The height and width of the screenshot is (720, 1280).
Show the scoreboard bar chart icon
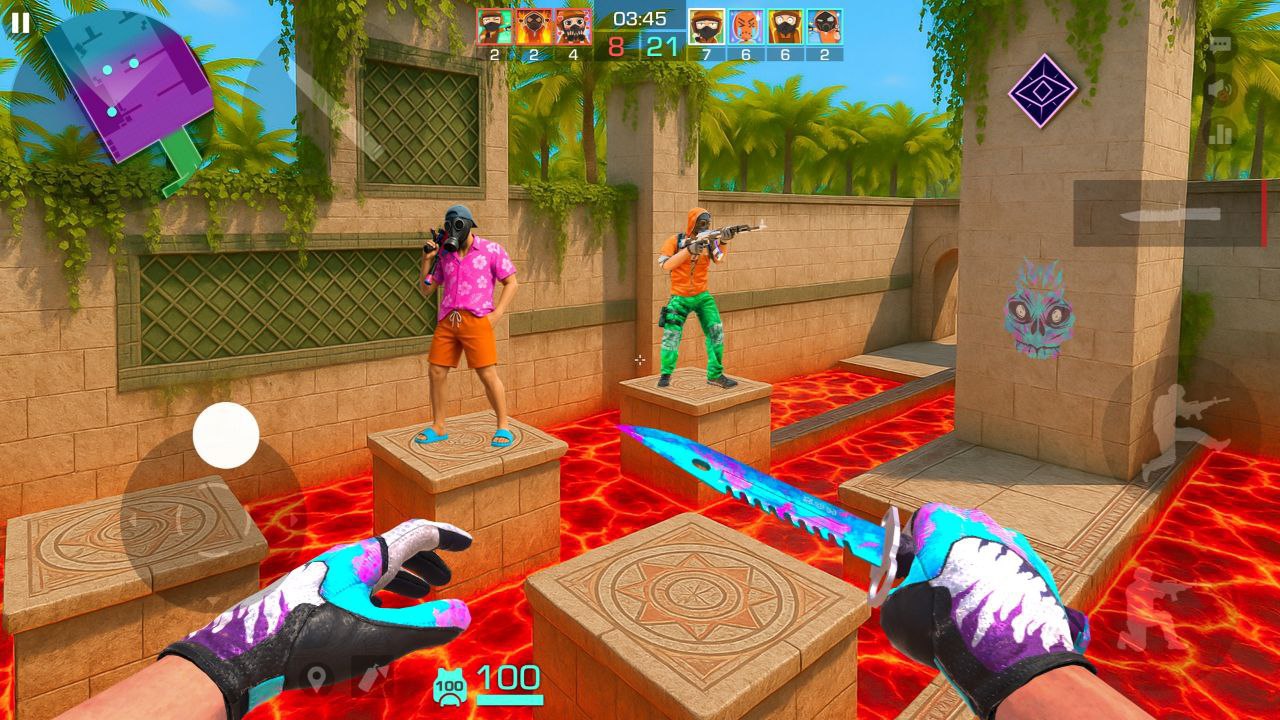[1220, 132]
